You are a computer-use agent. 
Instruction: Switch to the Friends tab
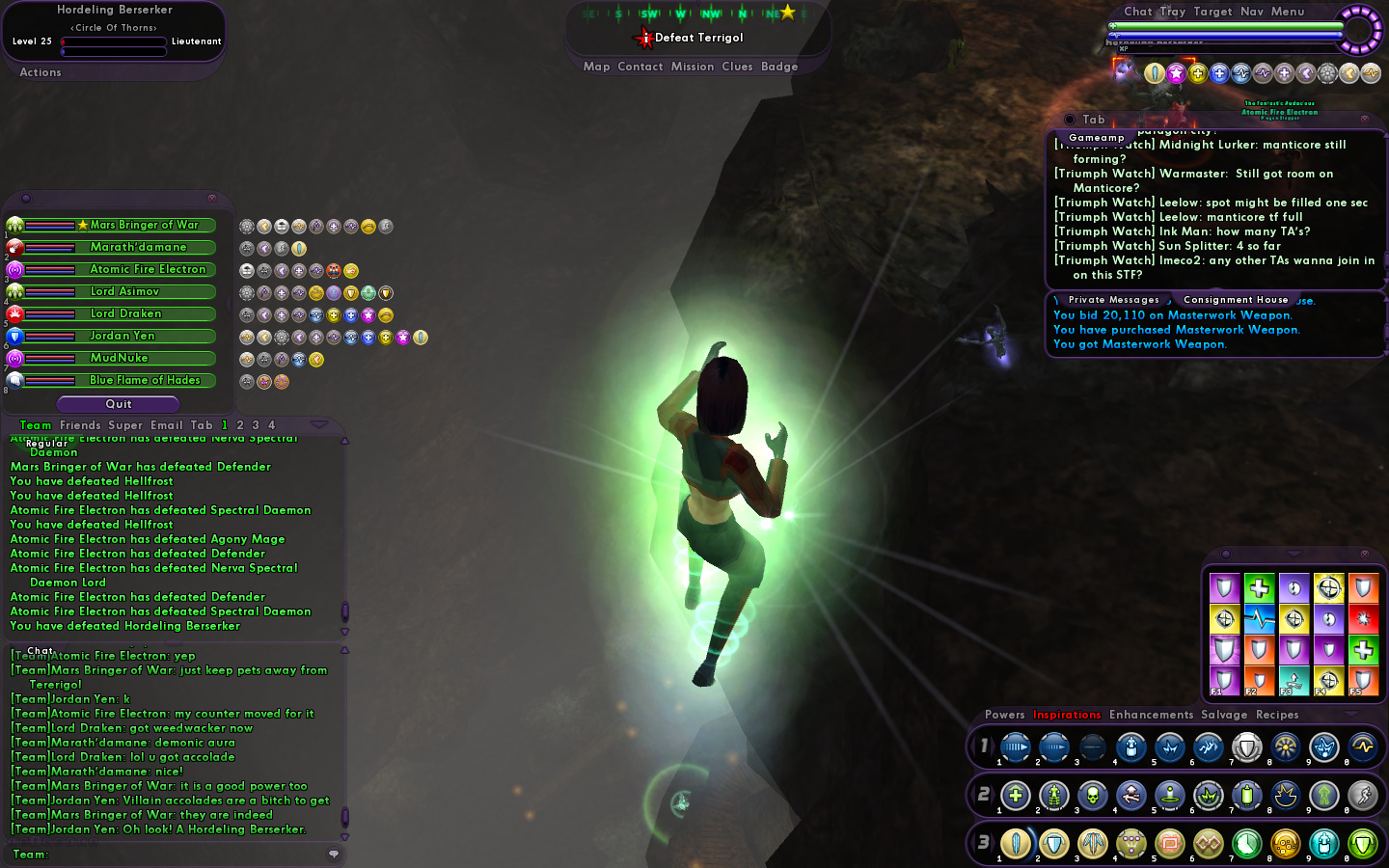80,425
